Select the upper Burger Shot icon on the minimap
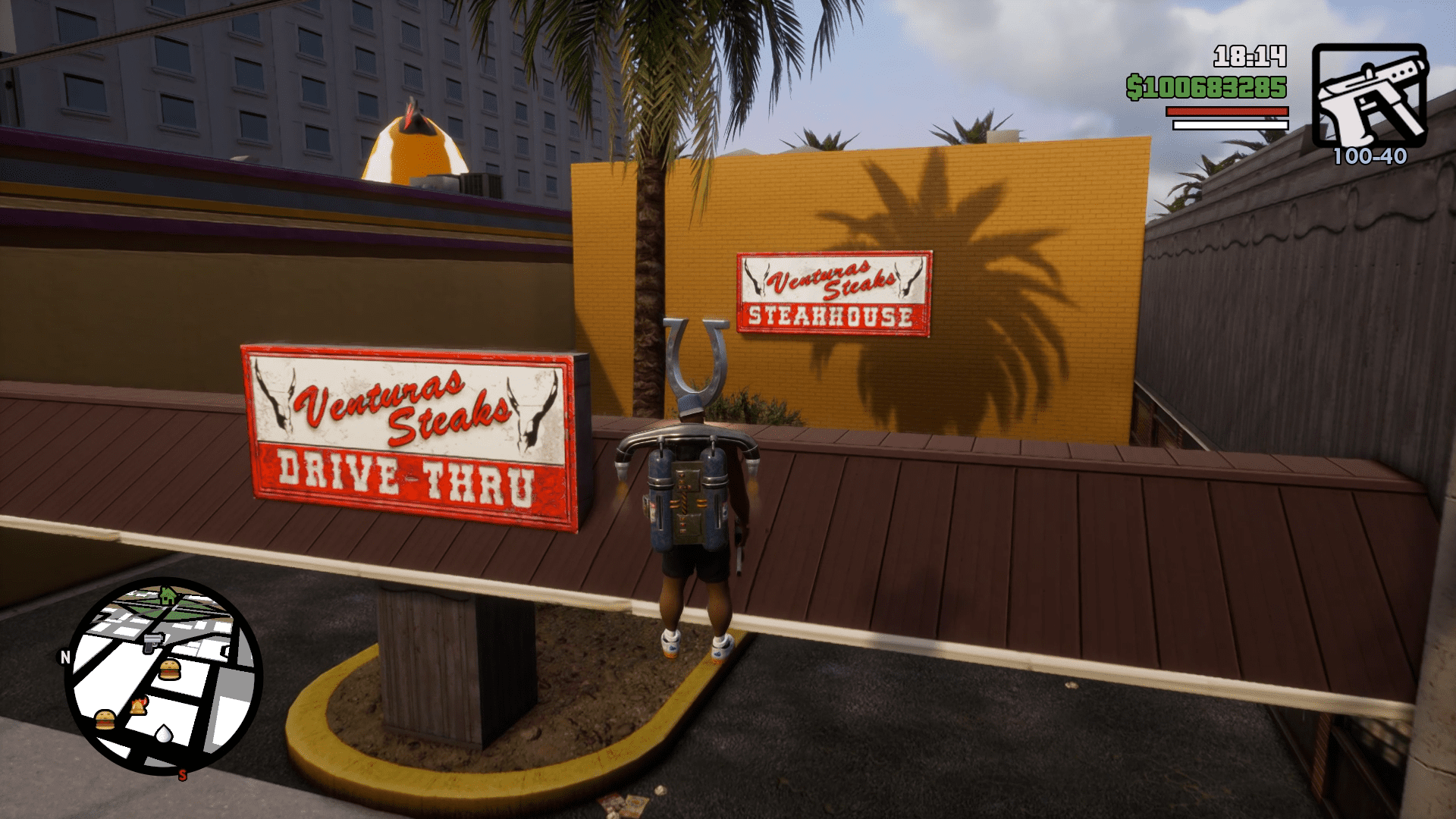 coord(170,670)
